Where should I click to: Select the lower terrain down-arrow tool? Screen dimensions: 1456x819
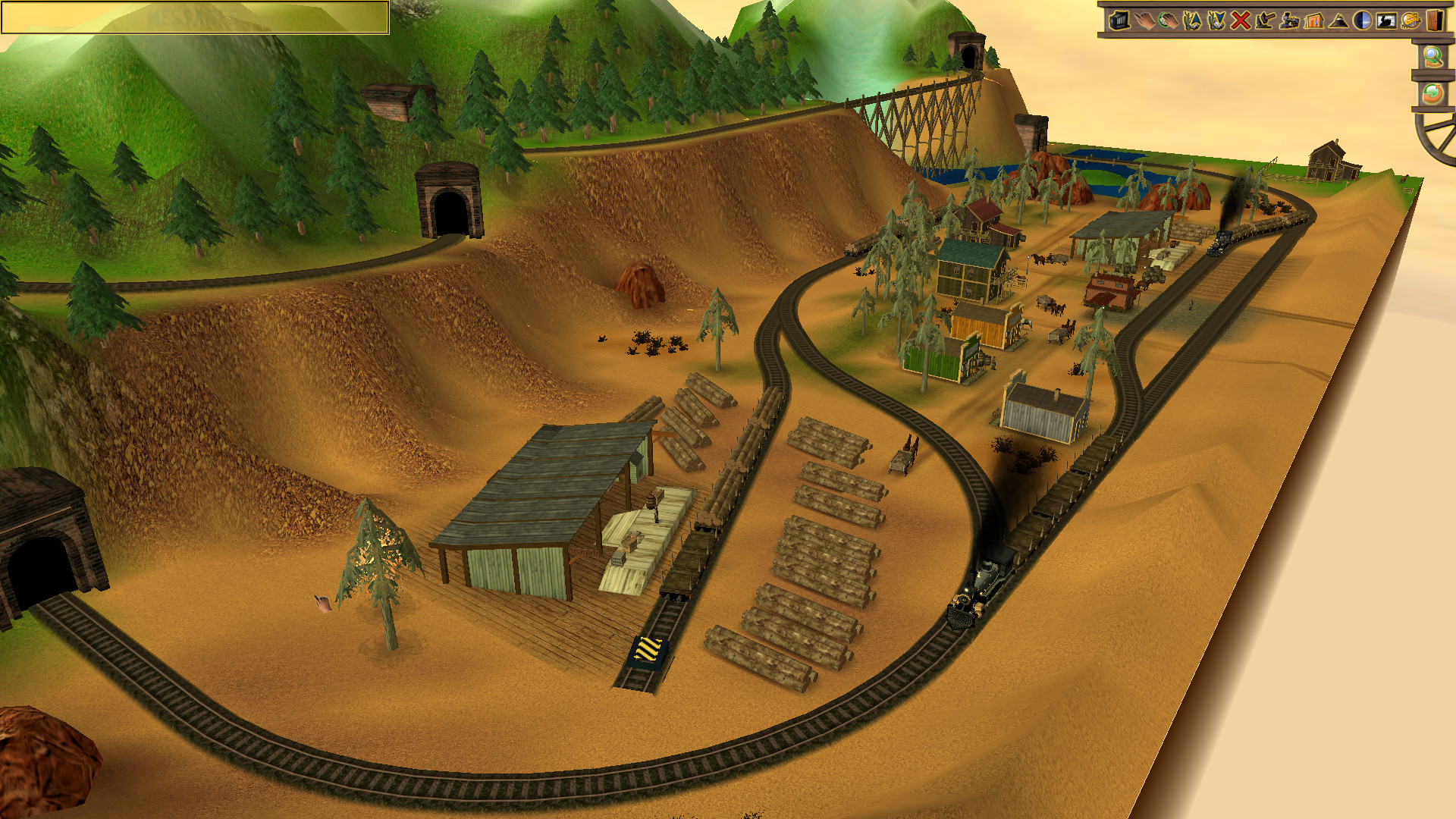[x=1216, y=21]
